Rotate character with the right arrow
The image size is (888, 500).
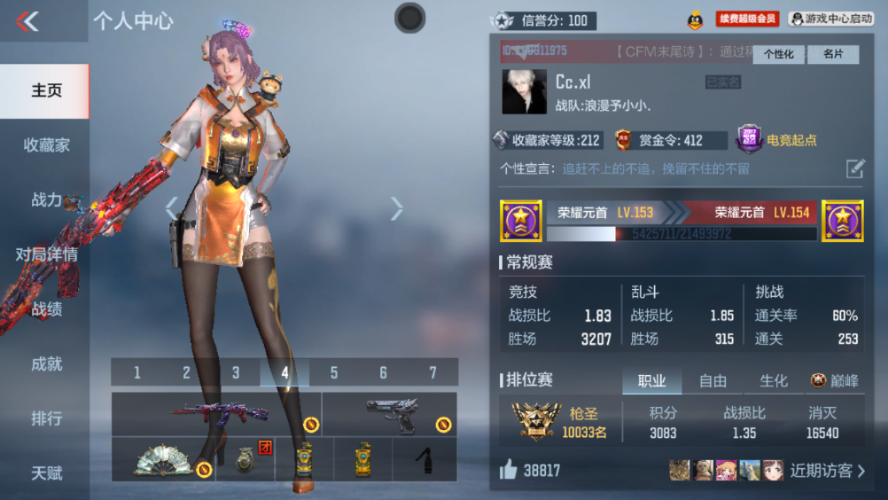[x=397, y=208]
